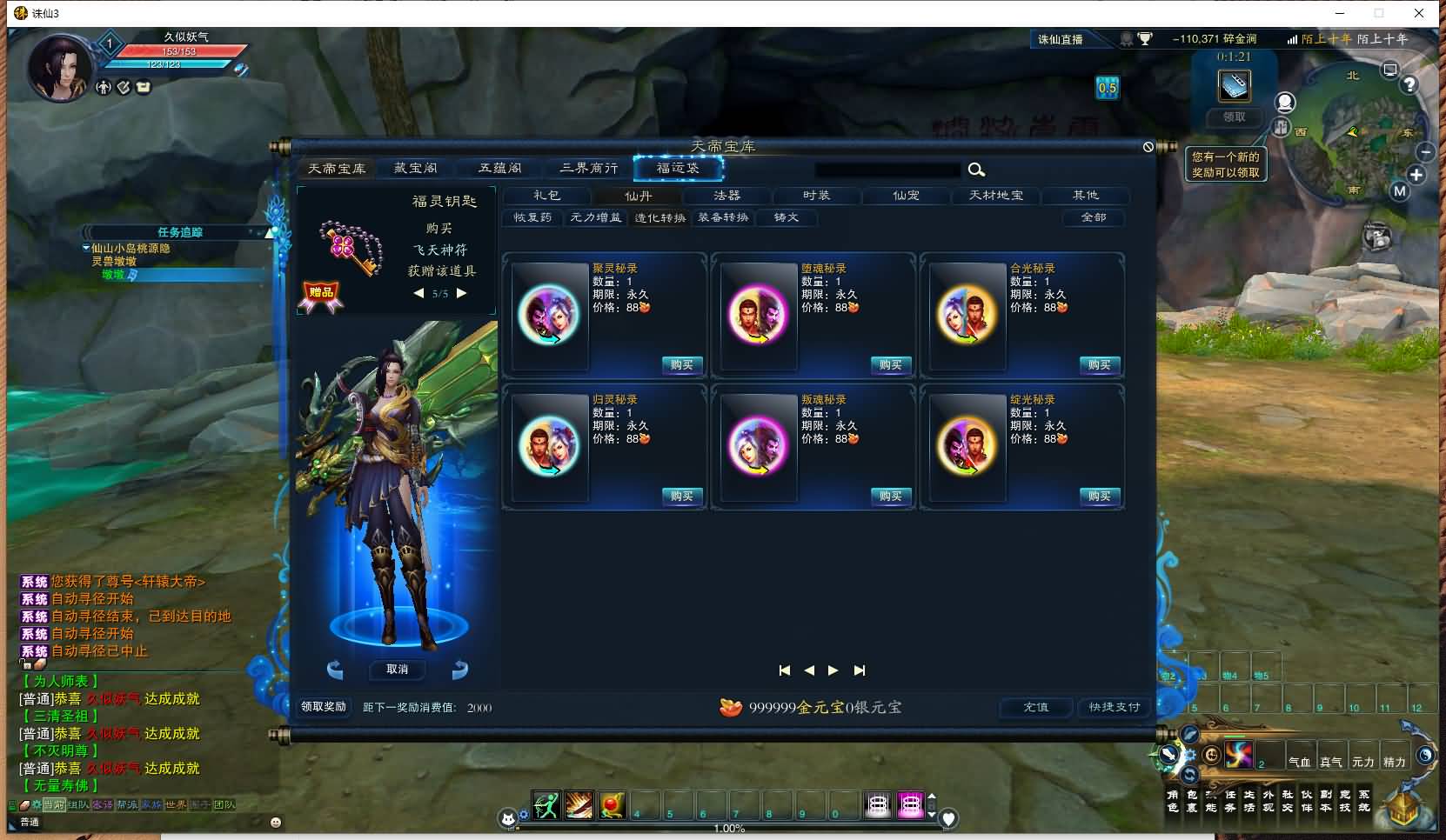Open the 三界商行 tab
The width and height of the screenshot is (1446, 840).
point(589,169)
